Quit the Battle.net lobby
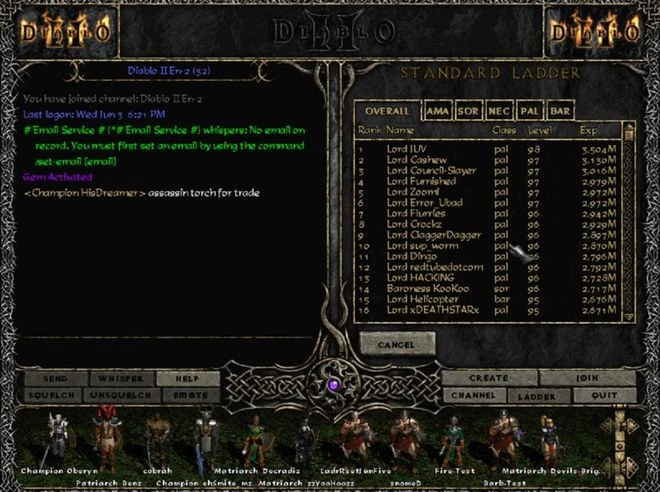The width and height of the screenshot is (660, 492). click(x=603, y=396)
